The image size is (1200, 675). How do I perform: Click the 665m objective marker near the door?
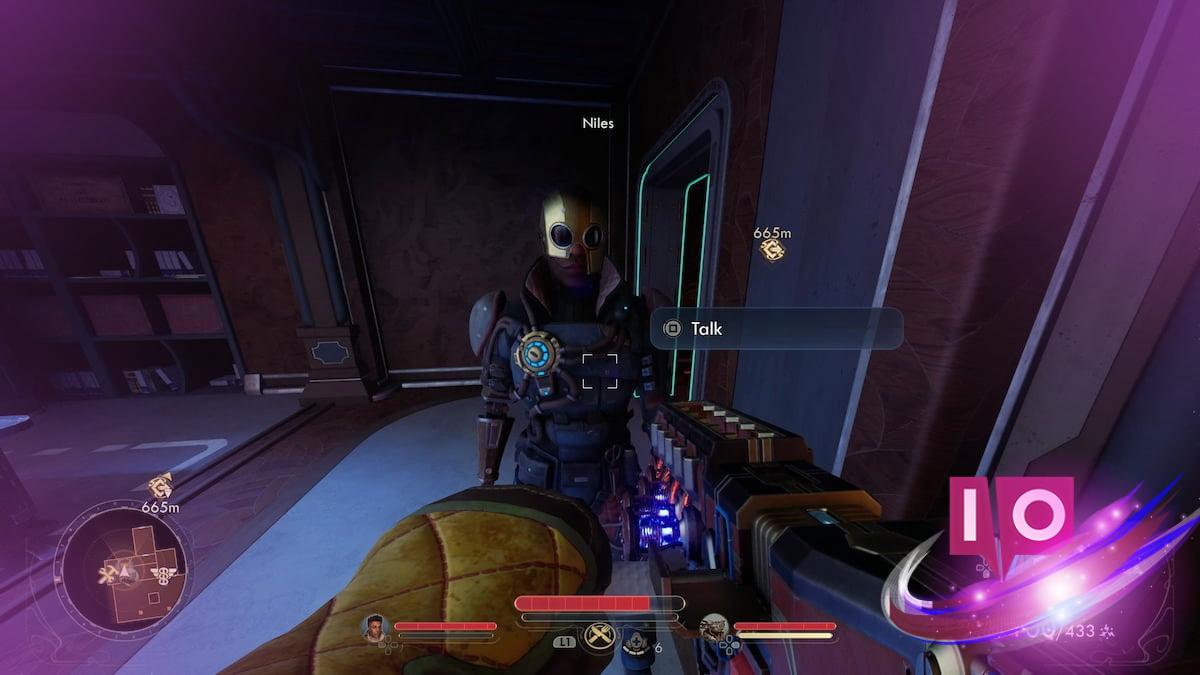(772, 250)
